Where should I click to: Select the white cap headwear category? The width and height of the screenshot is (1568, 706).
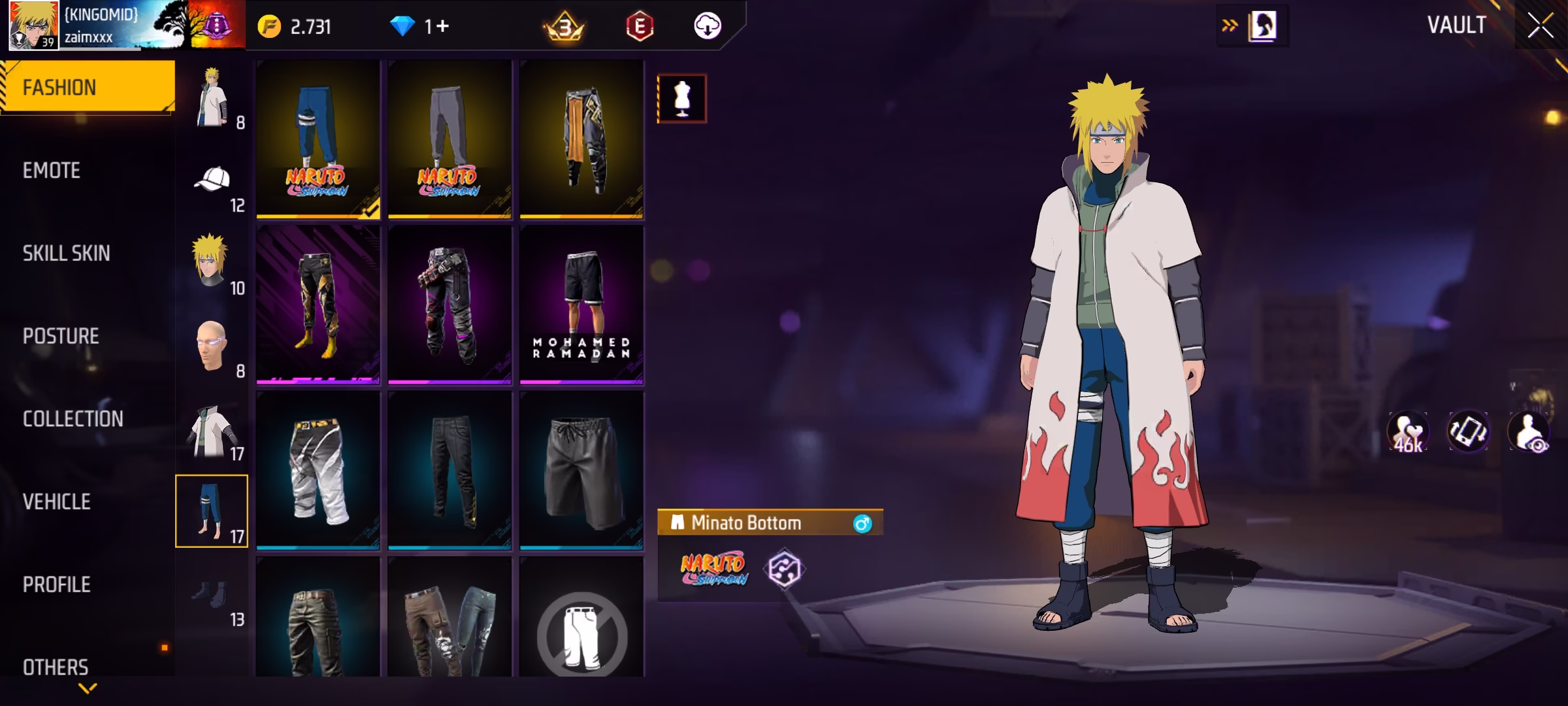tap(213, 184)
